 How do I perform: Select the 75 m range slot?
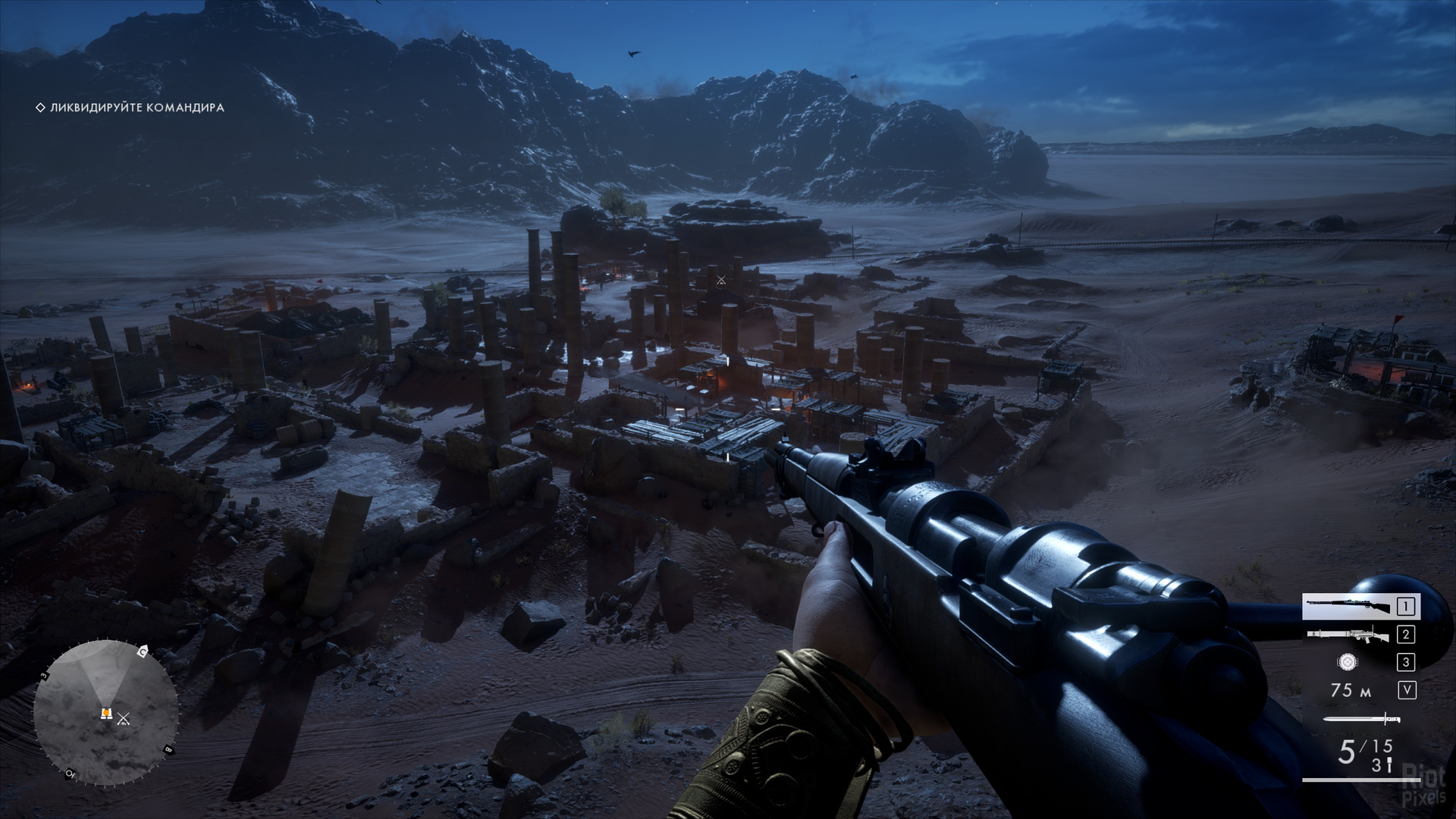click(x=1351, y=690)
